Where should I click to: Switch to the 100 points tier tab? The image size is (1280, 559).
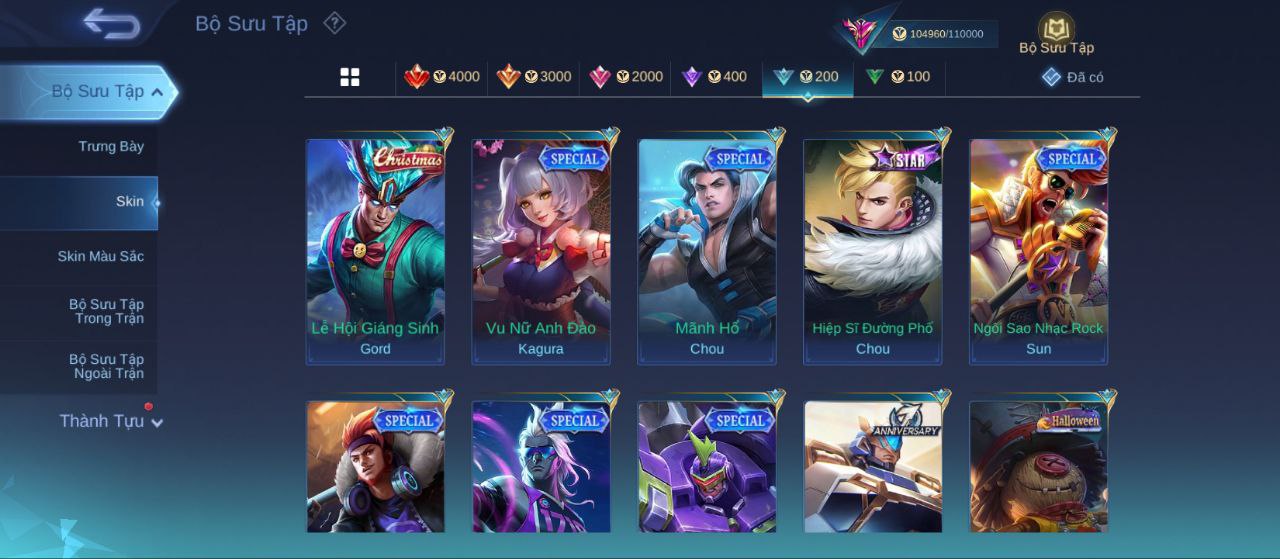pos(898,77)
